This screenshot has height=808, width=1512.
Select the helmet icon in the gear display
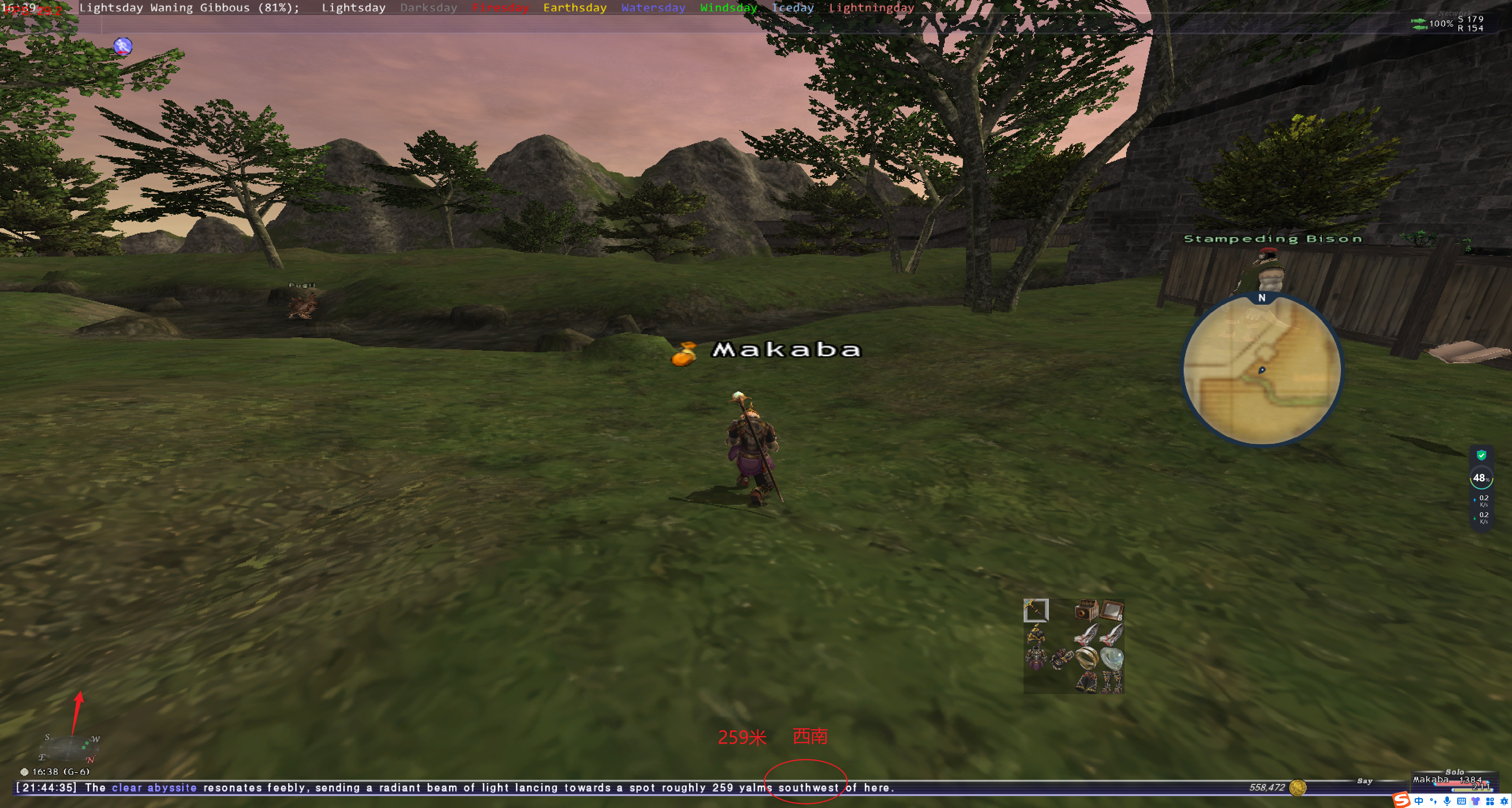pyautogui.click(x=1036, y=635)
